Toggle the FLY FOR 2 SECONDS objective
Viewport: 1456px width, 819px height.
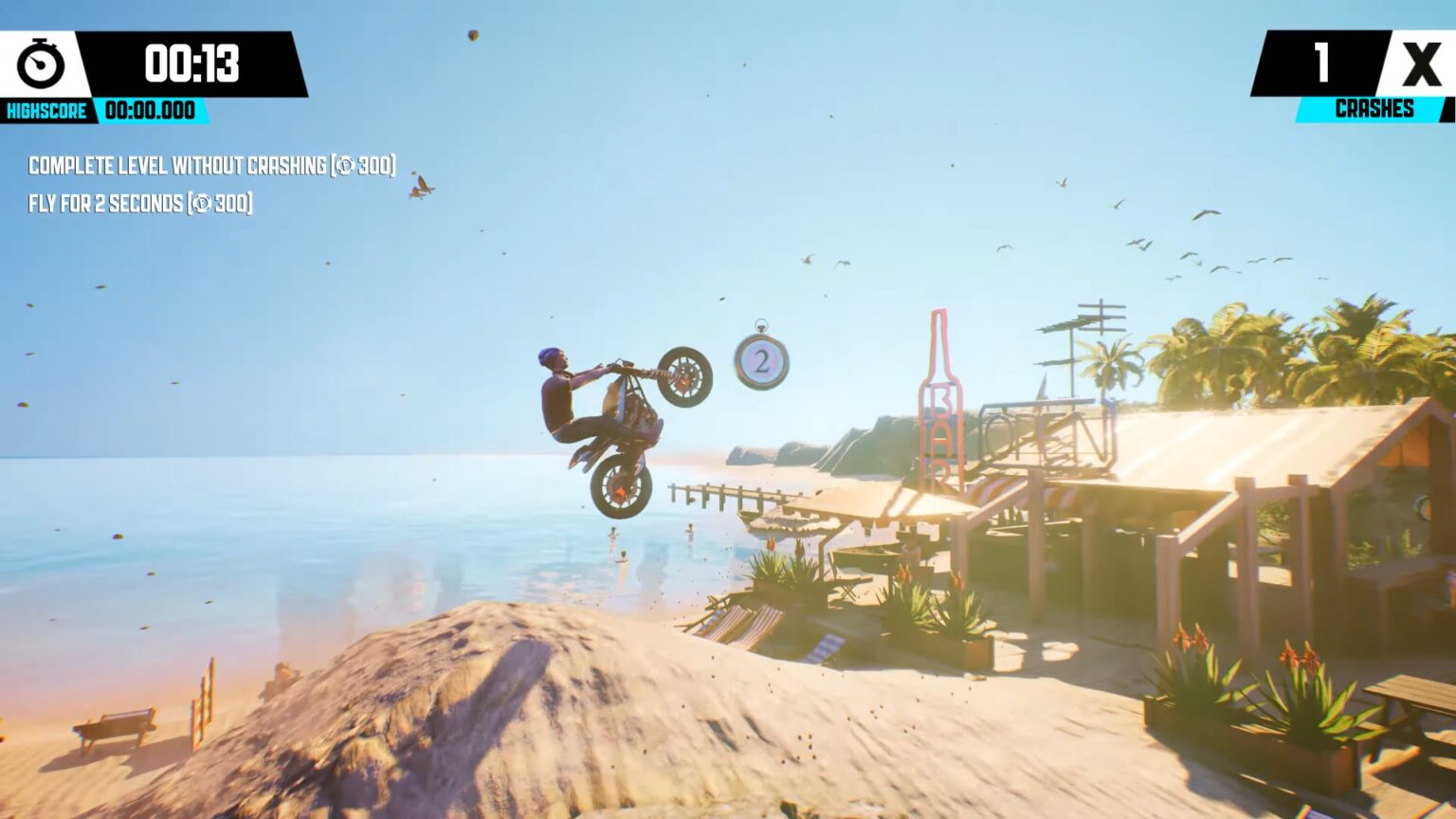137,201
